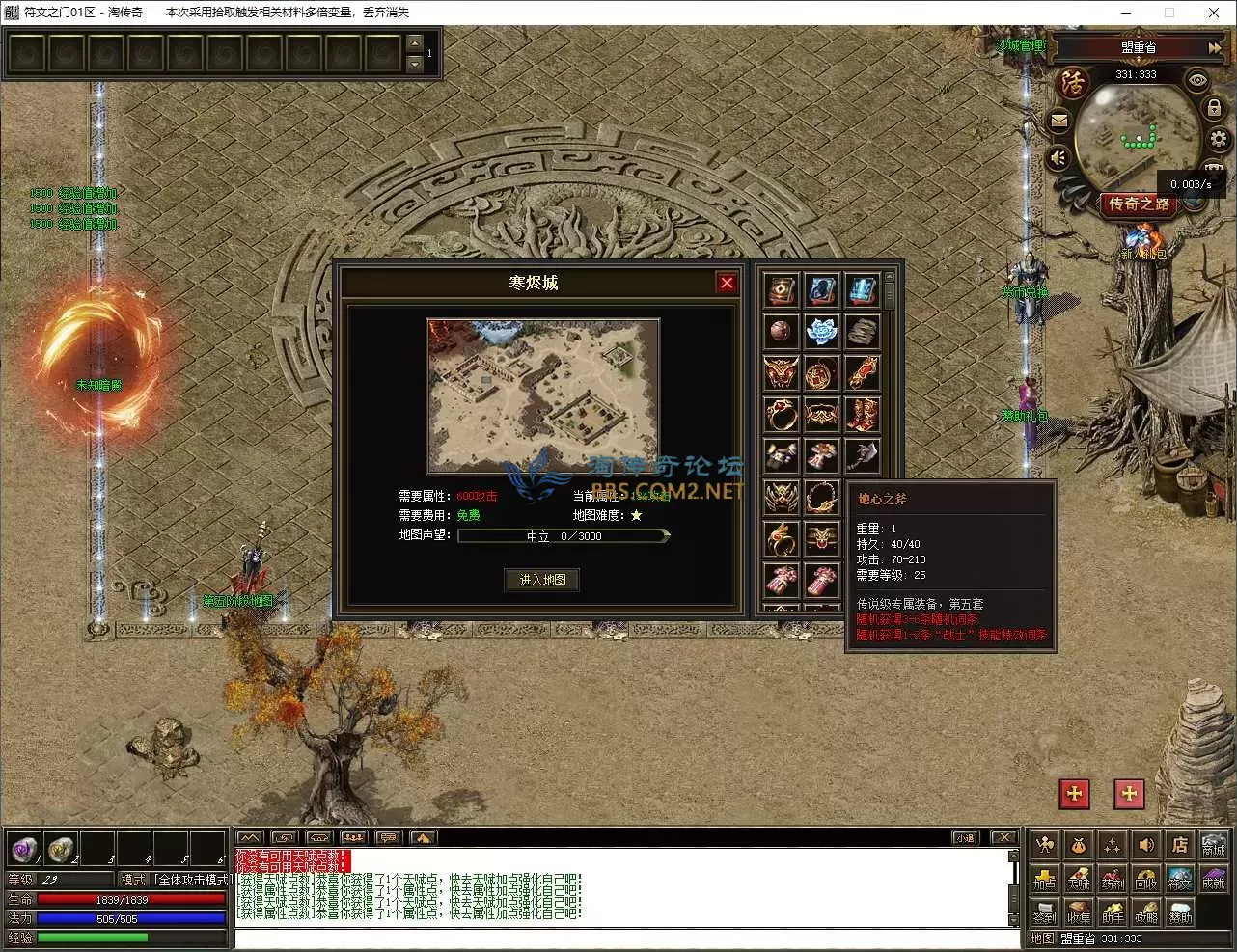The height and width of the screenshot is (952, 1237).
Task: Click the circular minimap
Action: point(1136,135)
